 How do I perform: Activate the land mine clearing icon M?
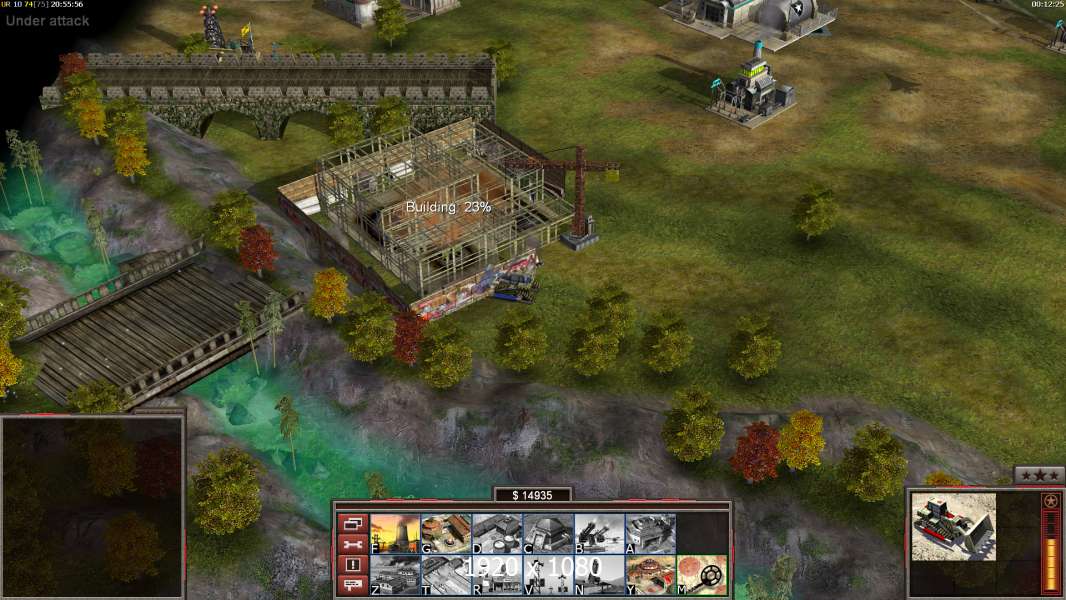coord(702,575)
